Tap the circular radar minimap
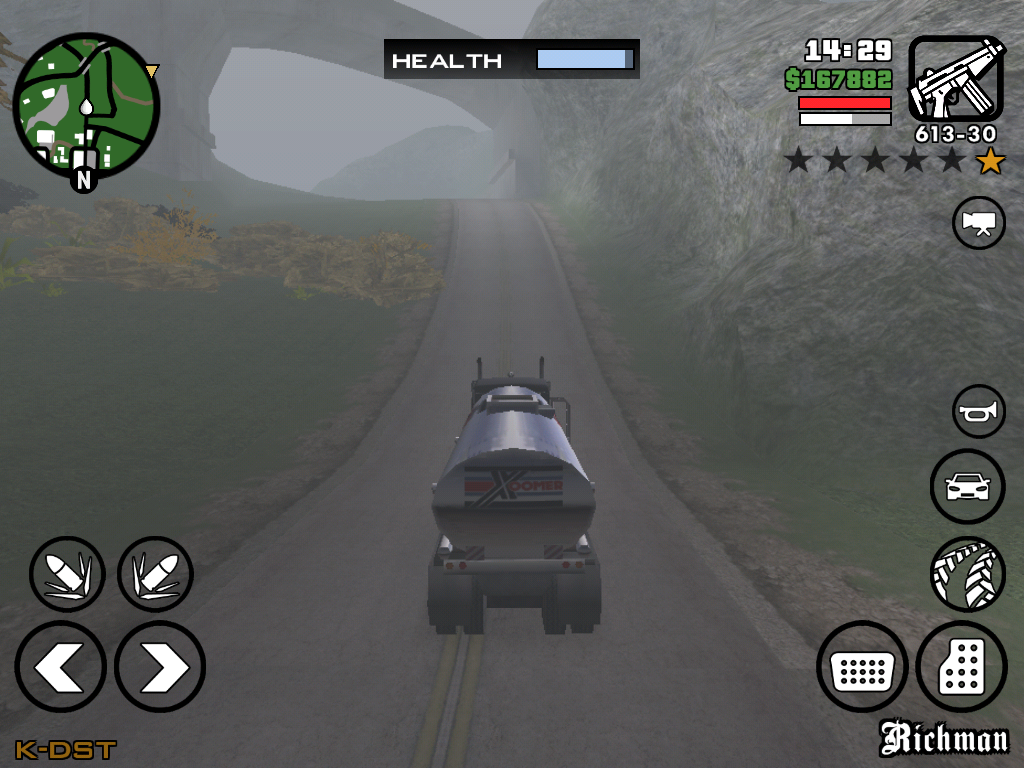 pyautogui.click(x=86, y=106)
